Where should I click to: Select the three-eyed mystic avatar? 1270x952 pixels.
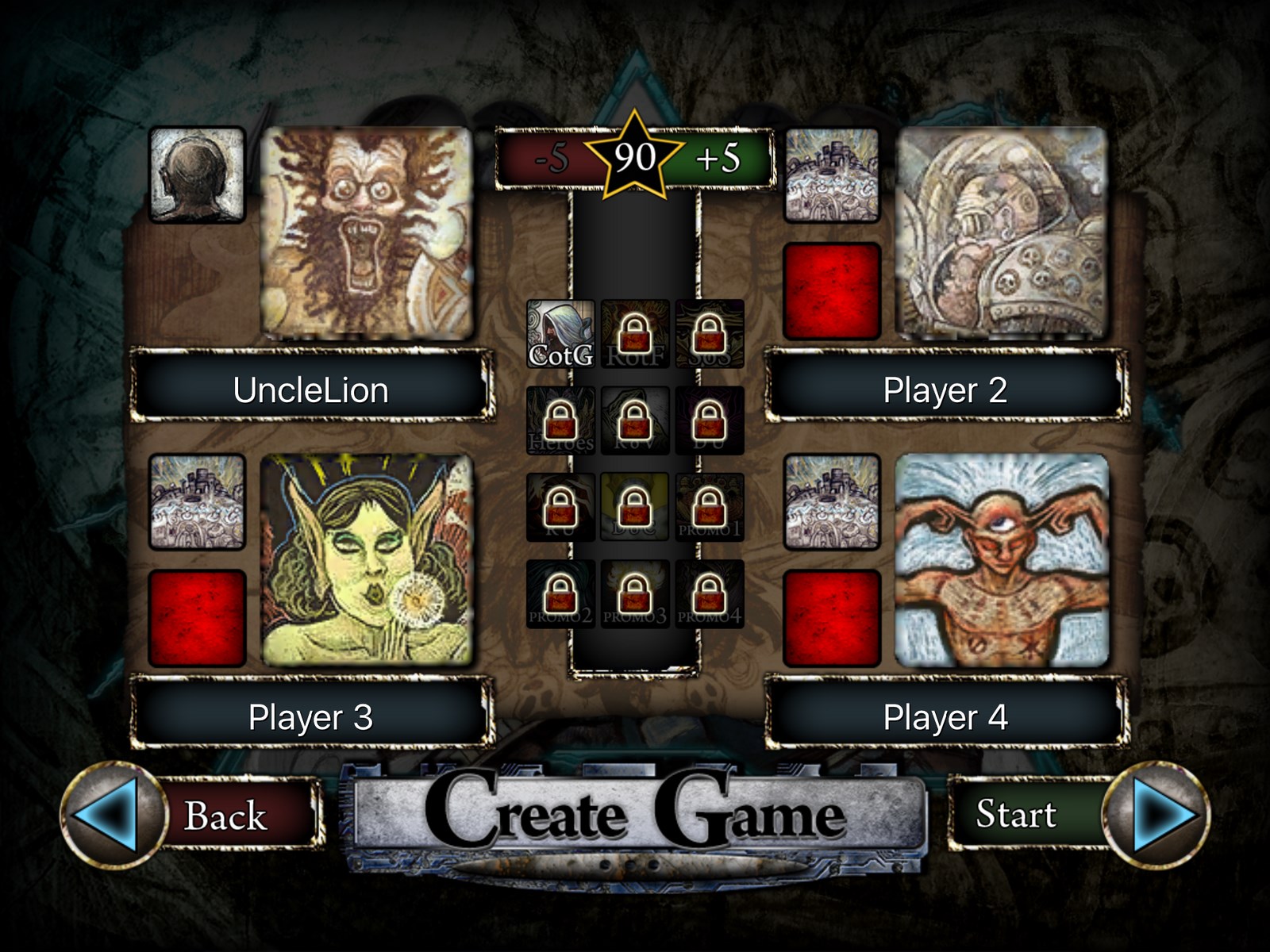[1001, 560]
